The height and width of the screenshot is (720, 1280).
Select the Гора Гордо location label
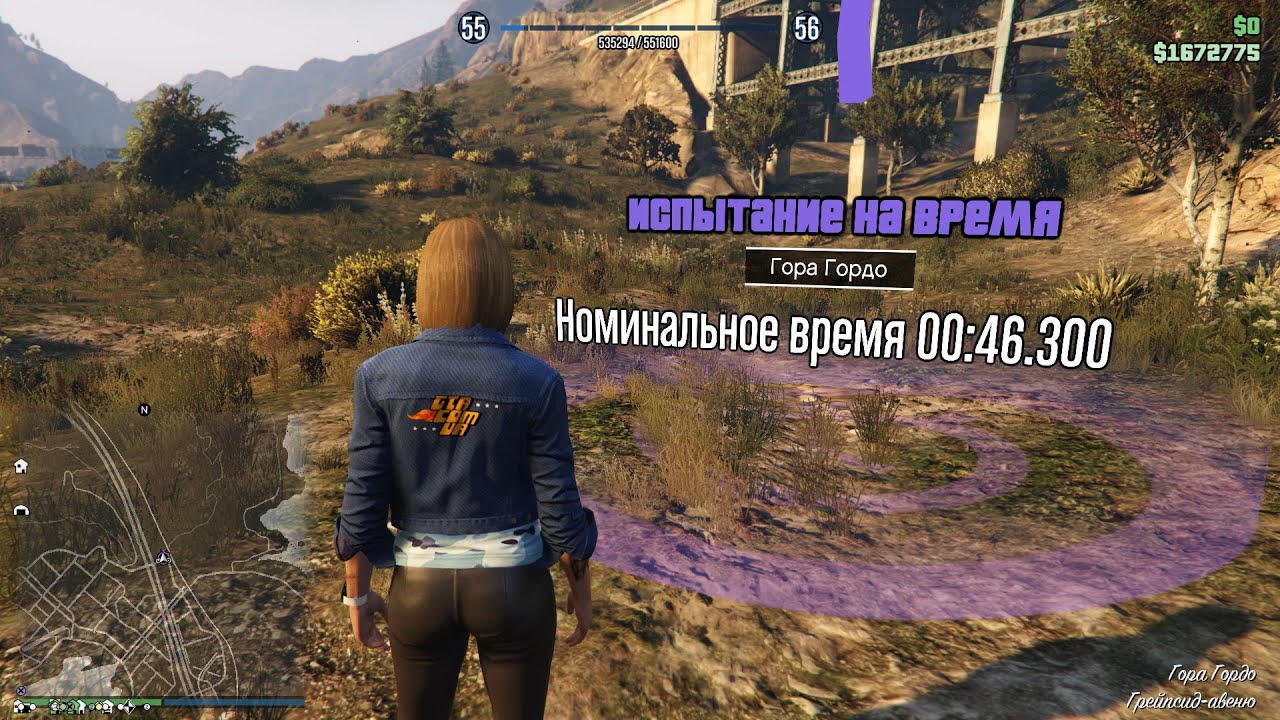[x=830, y=268]
